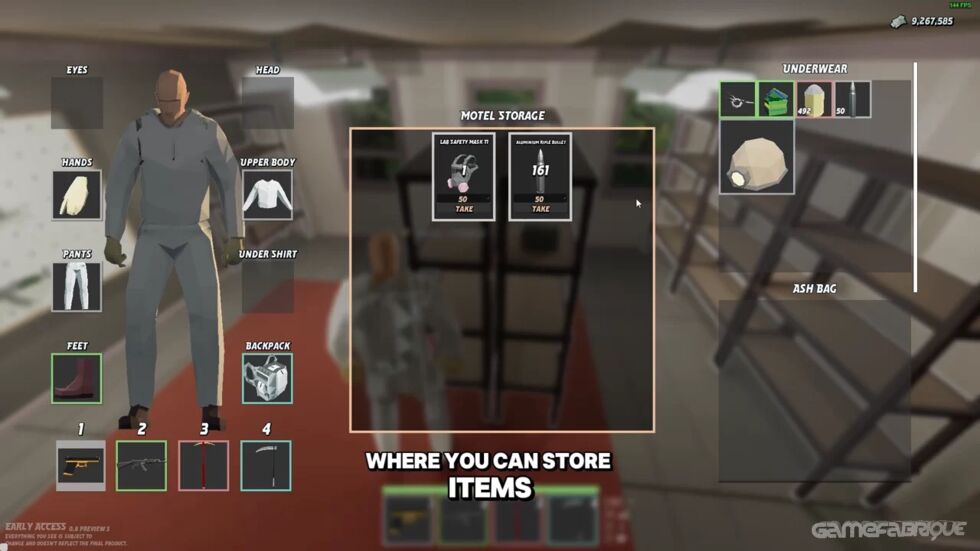Screen dimensions: 980x551
Task: Click the empty Head equipment slot
Action: click(267, 103)
